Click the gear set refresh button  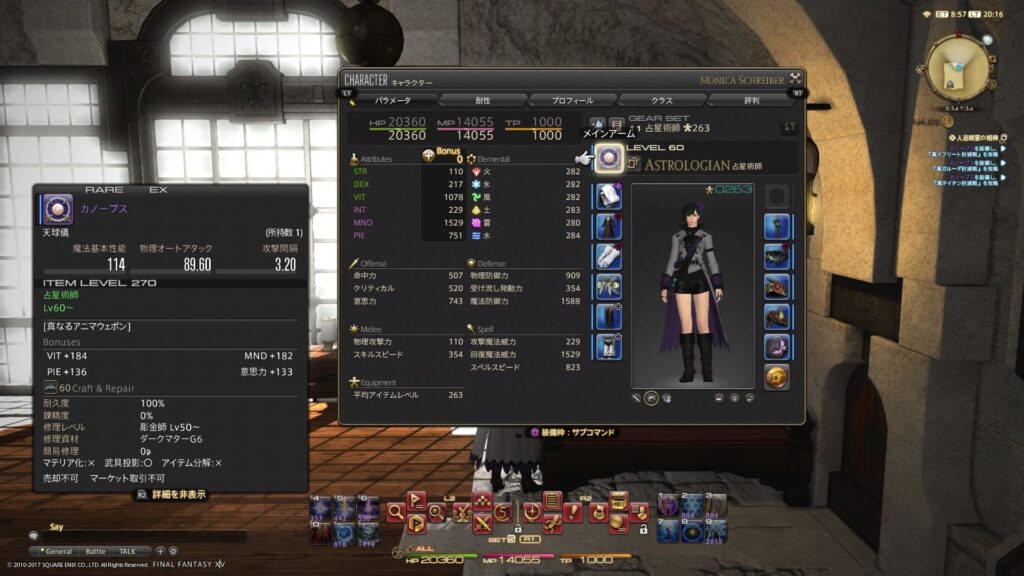pos(788,126)
